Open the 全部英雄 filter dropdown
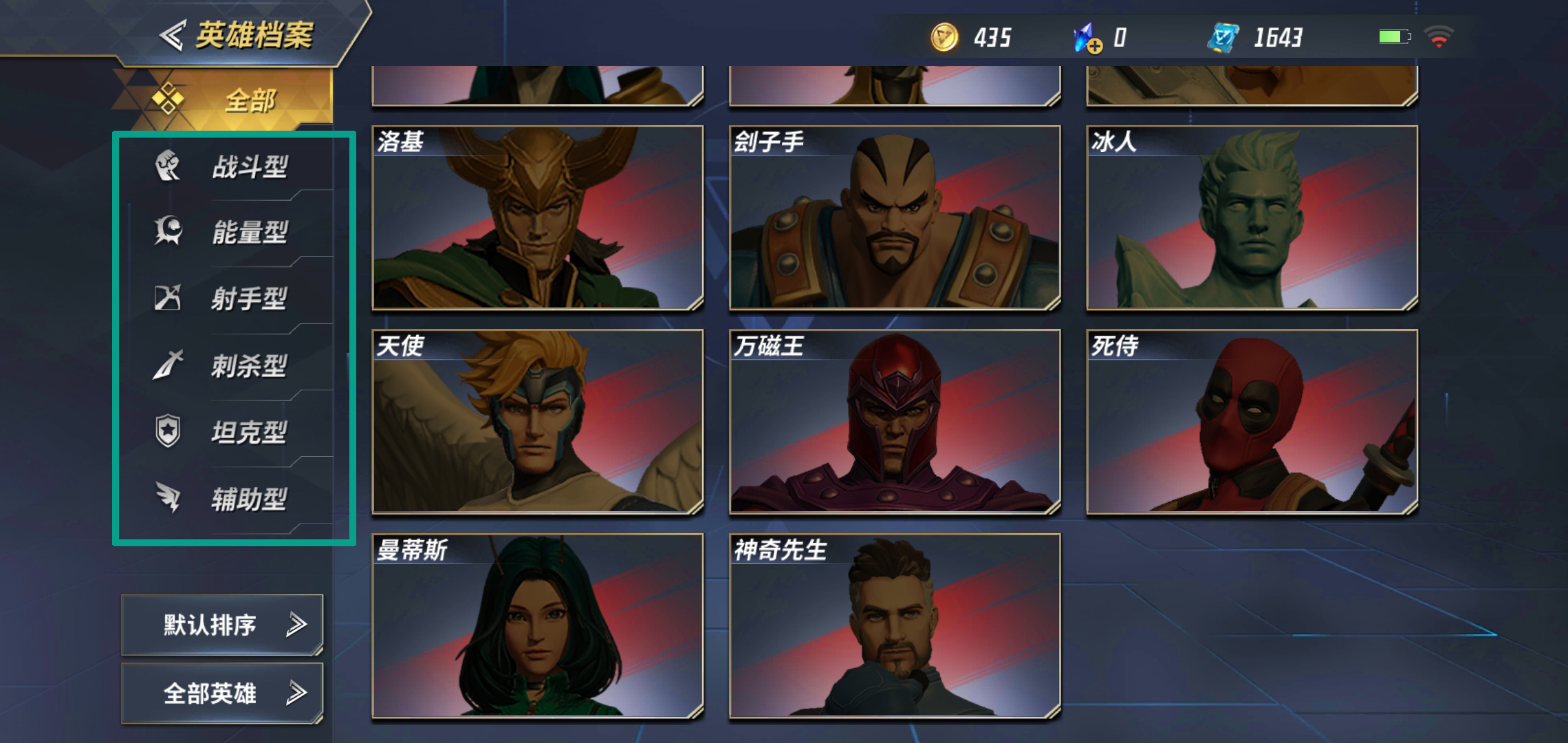This screenshot has width=1568, height=743. click(222, 693)
